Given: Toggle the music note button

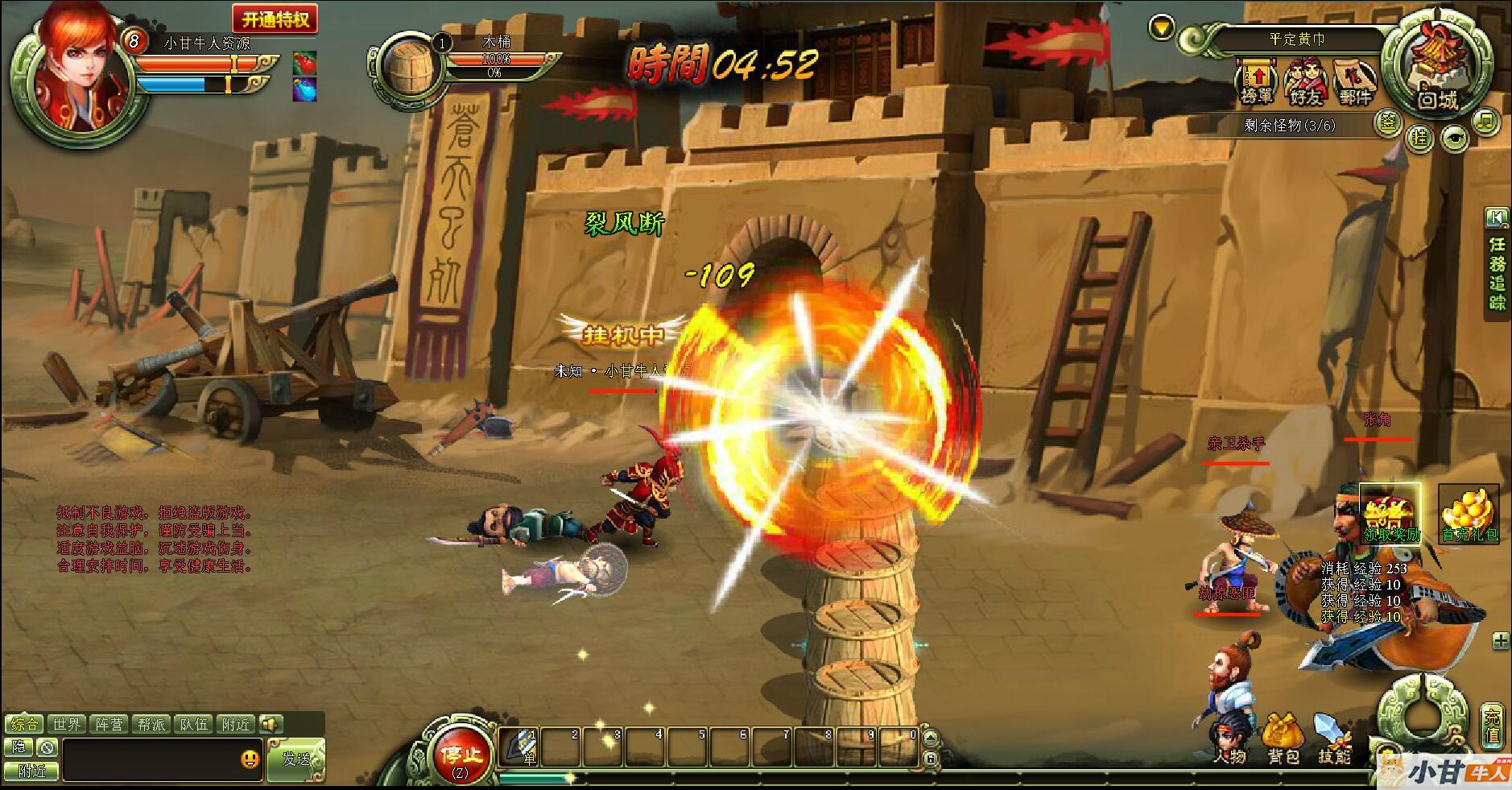Looking at the screenshot, I should pyautogui.click(x=1485, y=122).
